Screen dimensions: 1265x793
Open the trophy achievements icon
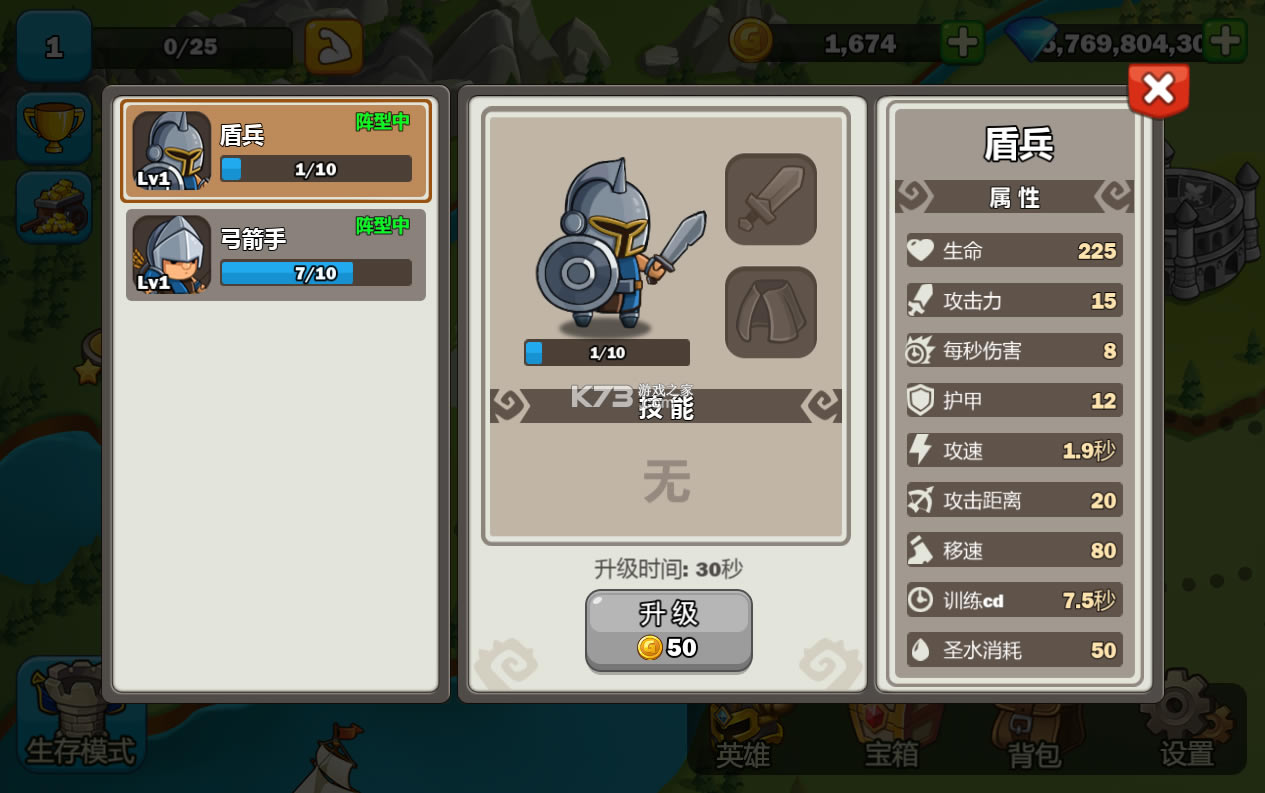[x=54, y=128]
